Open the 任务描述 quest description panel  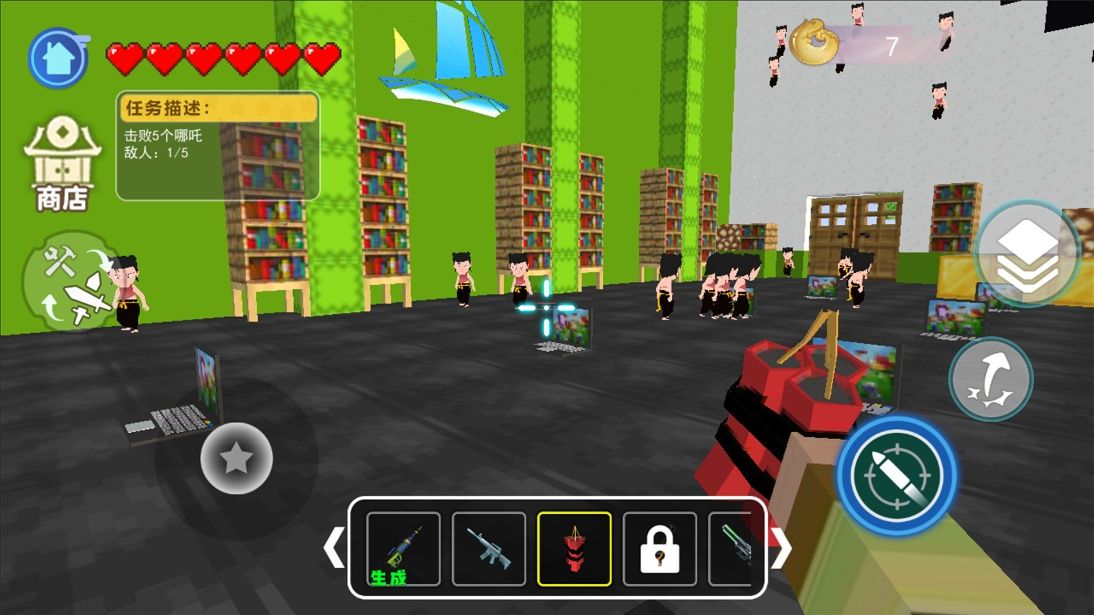218,146
